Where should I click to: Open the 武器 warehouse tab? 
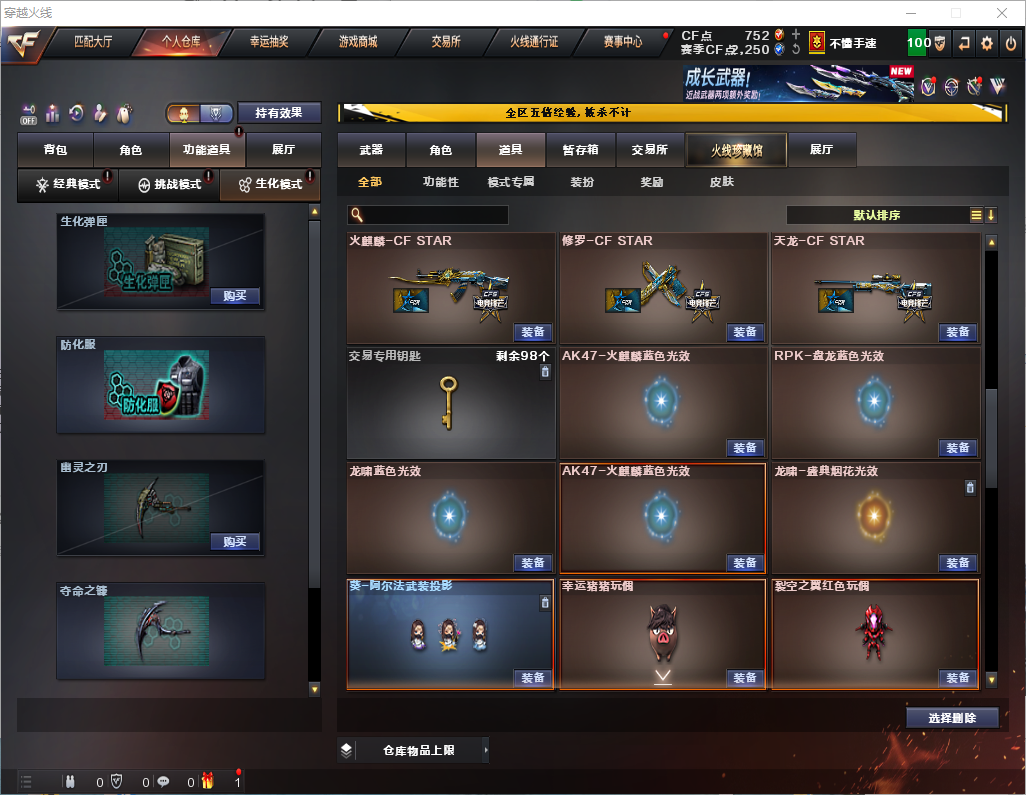[371, 150]
